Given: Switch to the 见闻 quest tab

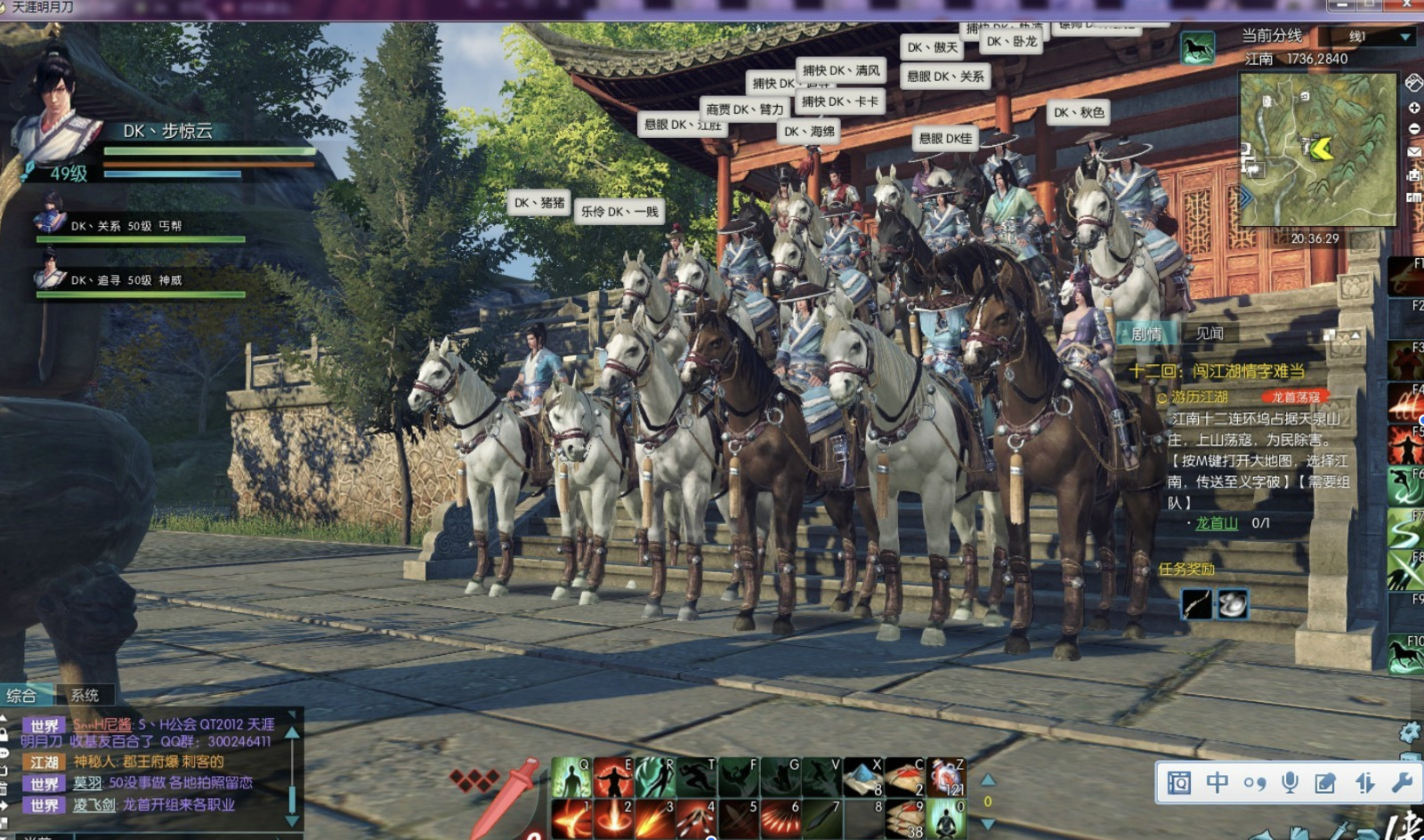Looking at the screenshot, I should pos(1209,334).
